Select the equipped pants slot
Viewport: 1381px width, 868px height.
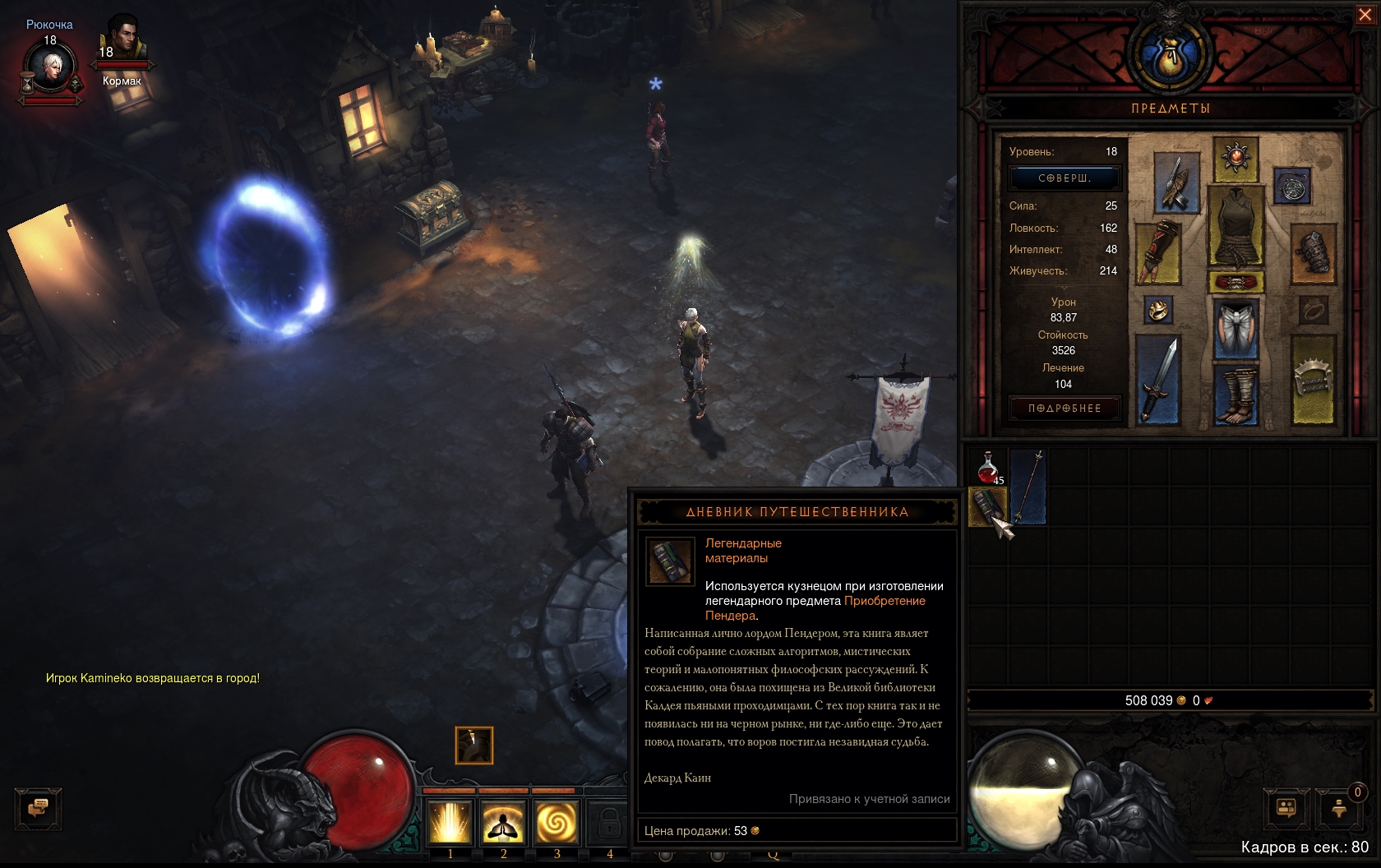pos(1236,329)
